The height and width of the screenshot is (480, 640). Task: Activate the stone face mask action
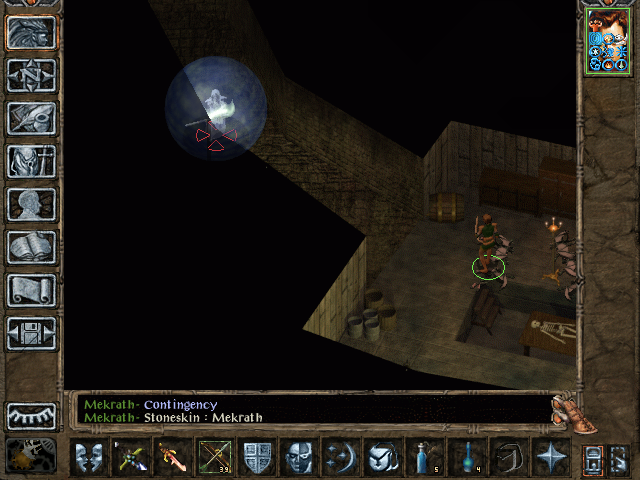(x=298, y=458)
